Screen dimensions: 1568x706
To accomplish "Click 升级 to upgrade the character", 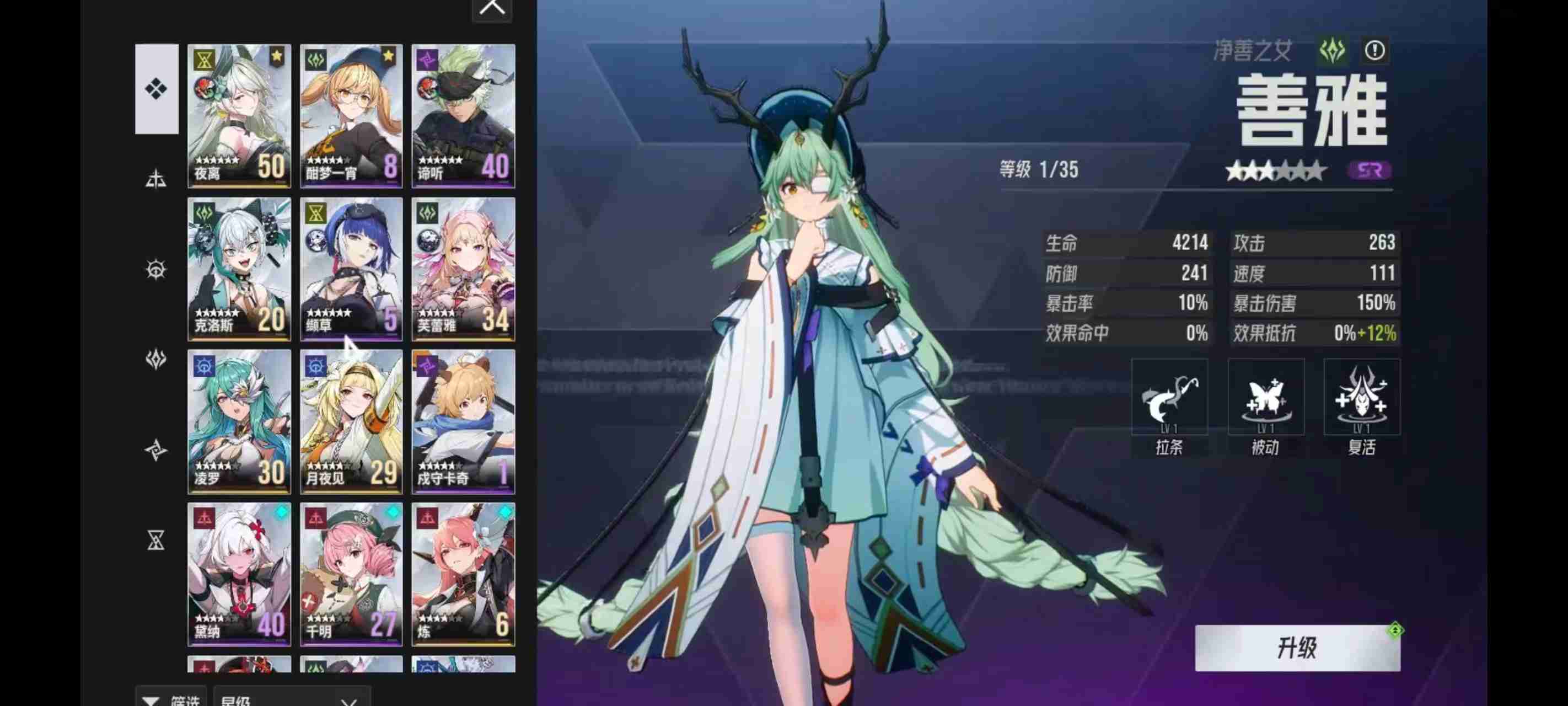I will click(x=1298, y=650).
